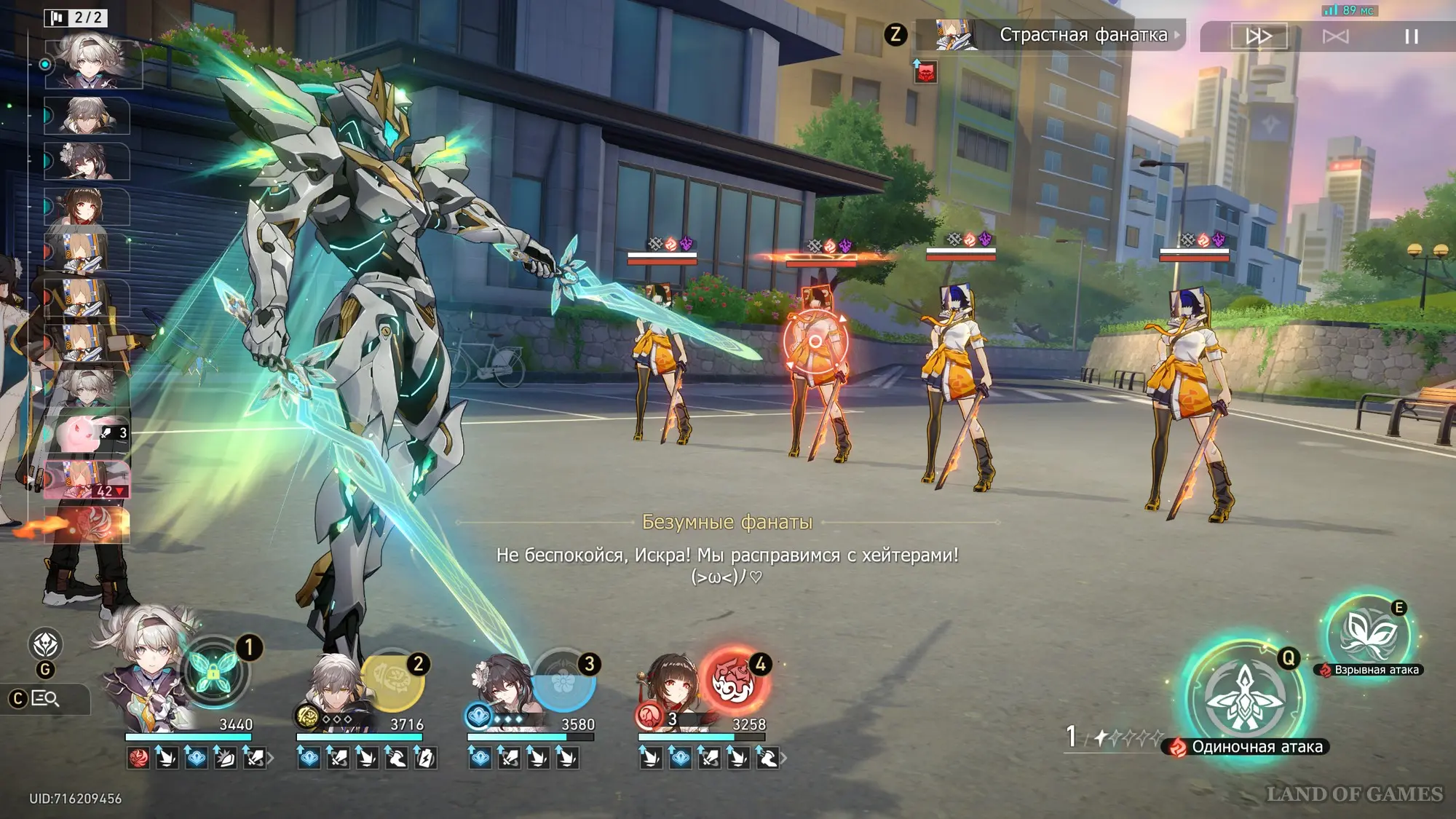This screenshot has height=819, width=1456.
Task: Select the Взрывная атака skill
Action: click(1368, 633)
